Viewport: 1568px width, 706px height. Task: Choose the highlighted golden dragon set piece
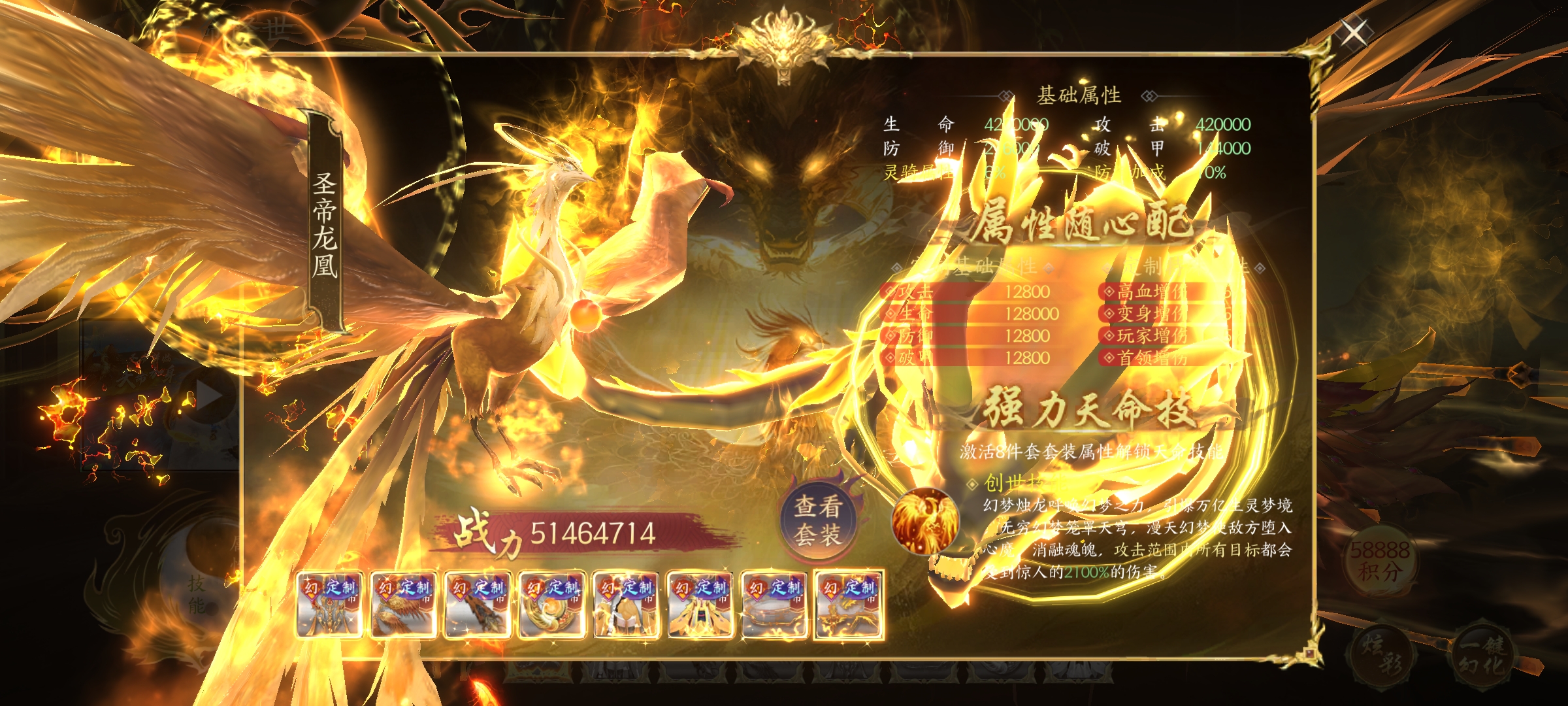tap(849, 605)
